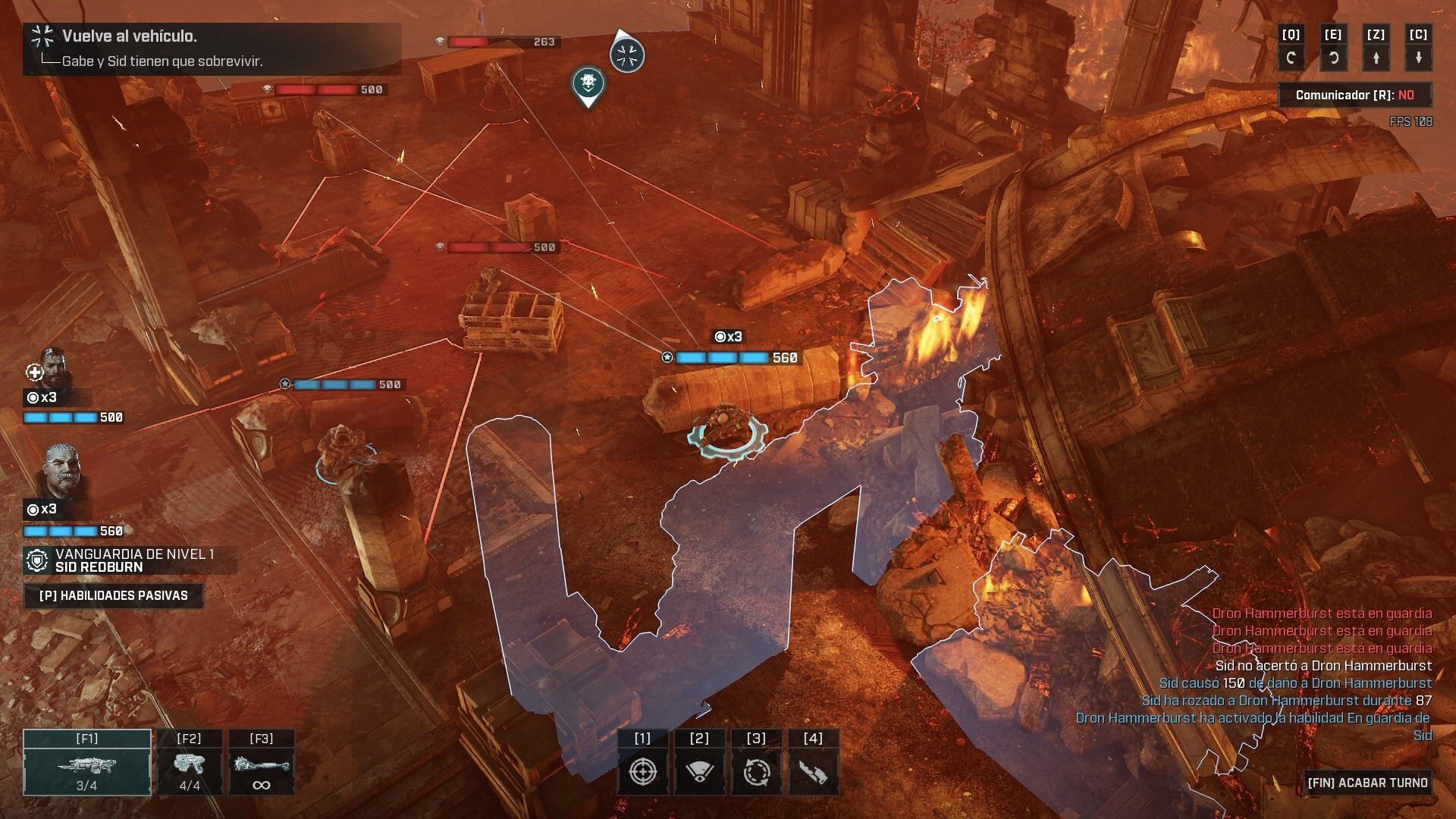Click the Acabar Turno button
Viewport: 1456px width, 819px height.
tap(1367, 783)
